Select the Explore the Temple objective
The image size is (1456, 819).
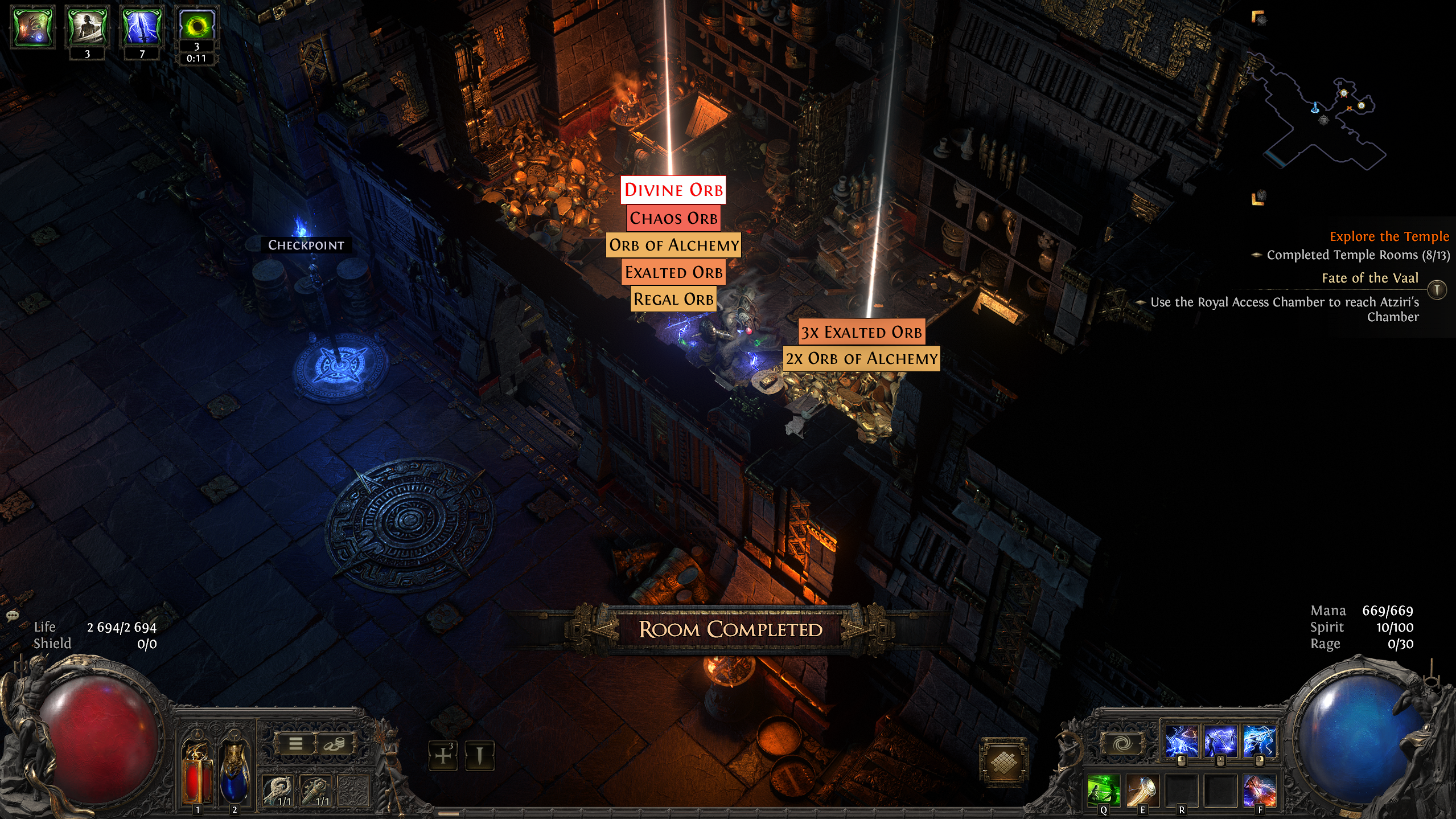[x=1389, y=236]
